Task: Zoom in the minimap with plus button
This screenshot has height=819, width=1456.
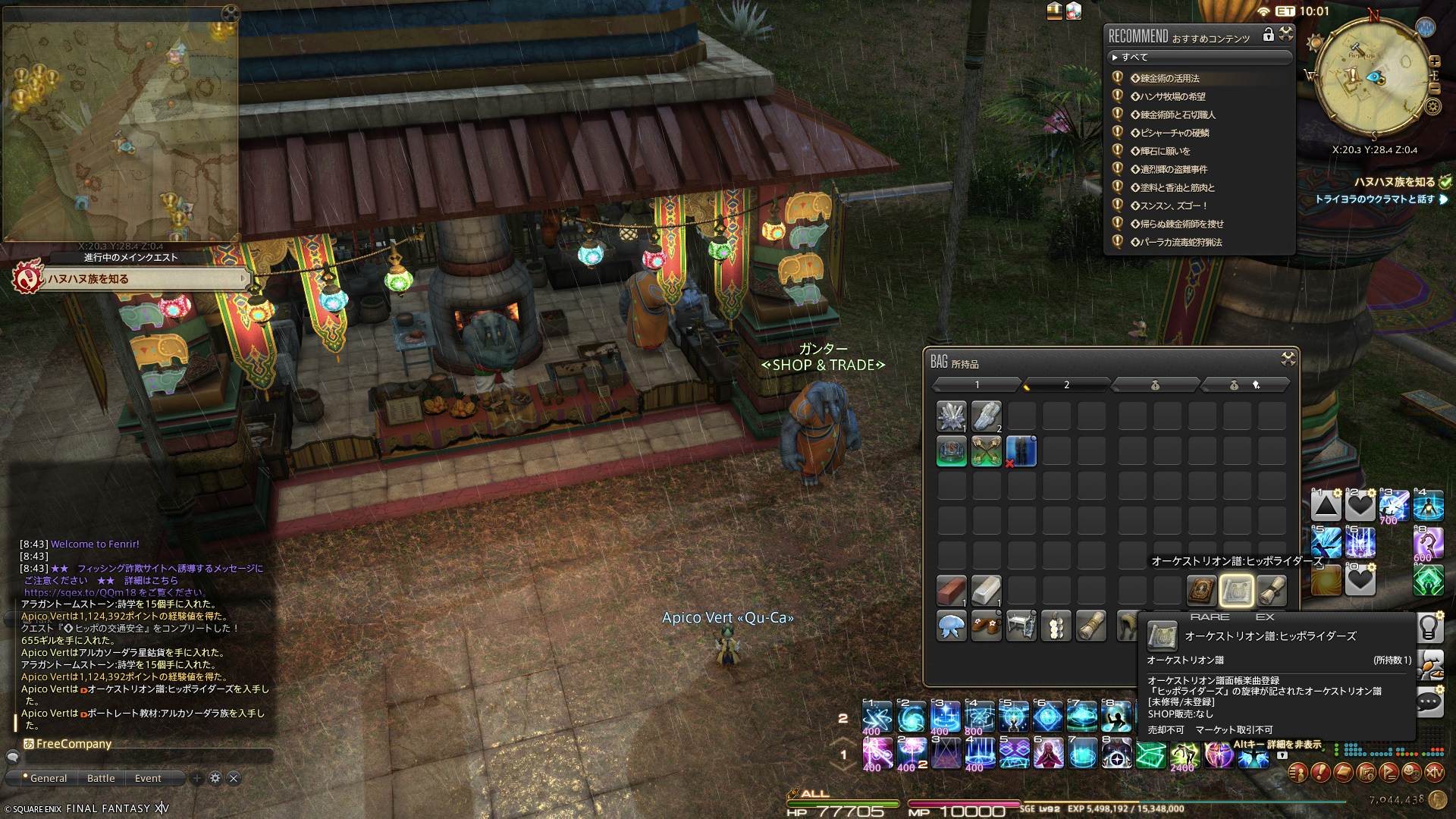Action: [x=1434, y=61]
